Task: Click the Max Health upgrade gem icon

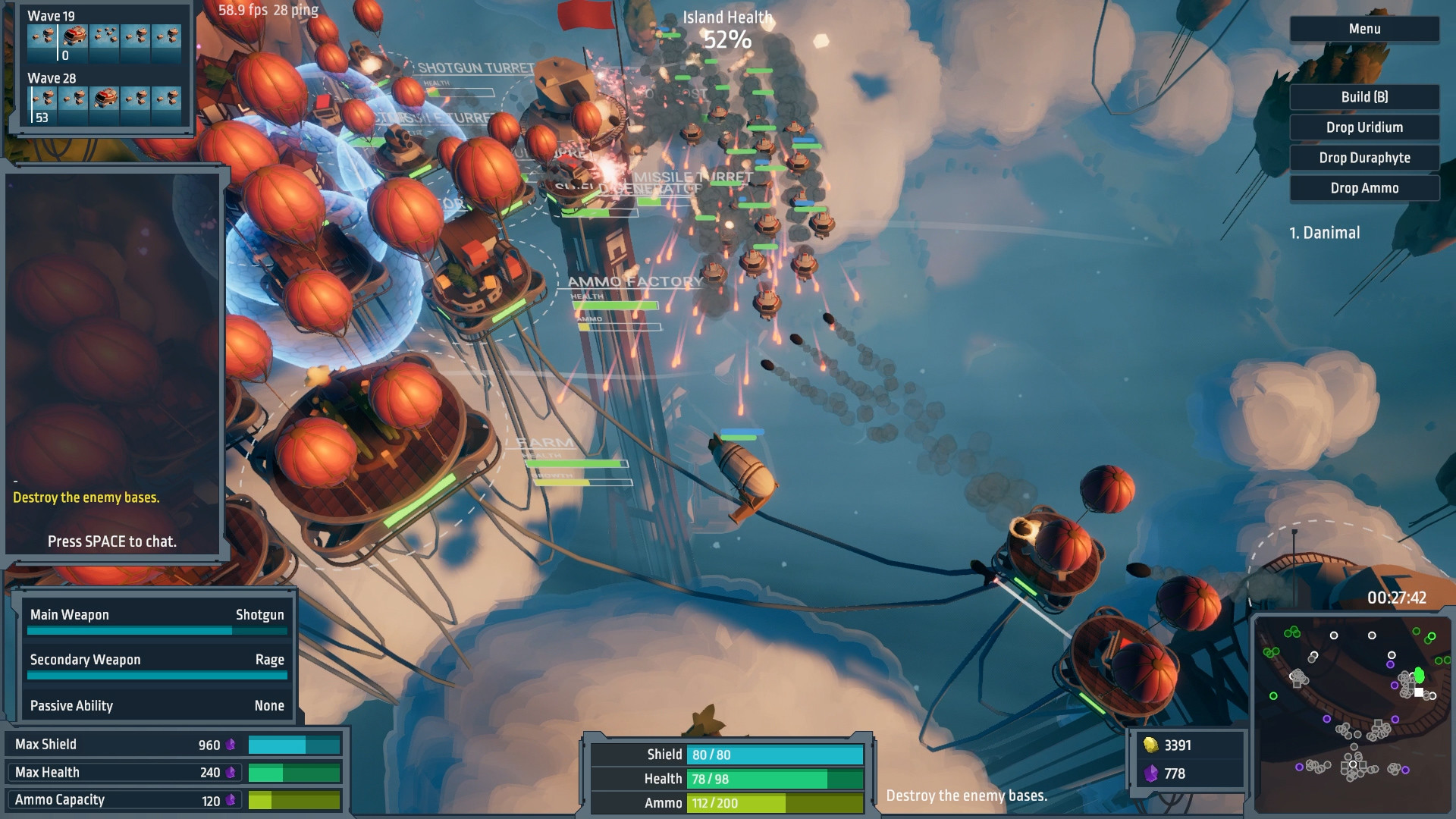Action: click(x=232, y=772)
